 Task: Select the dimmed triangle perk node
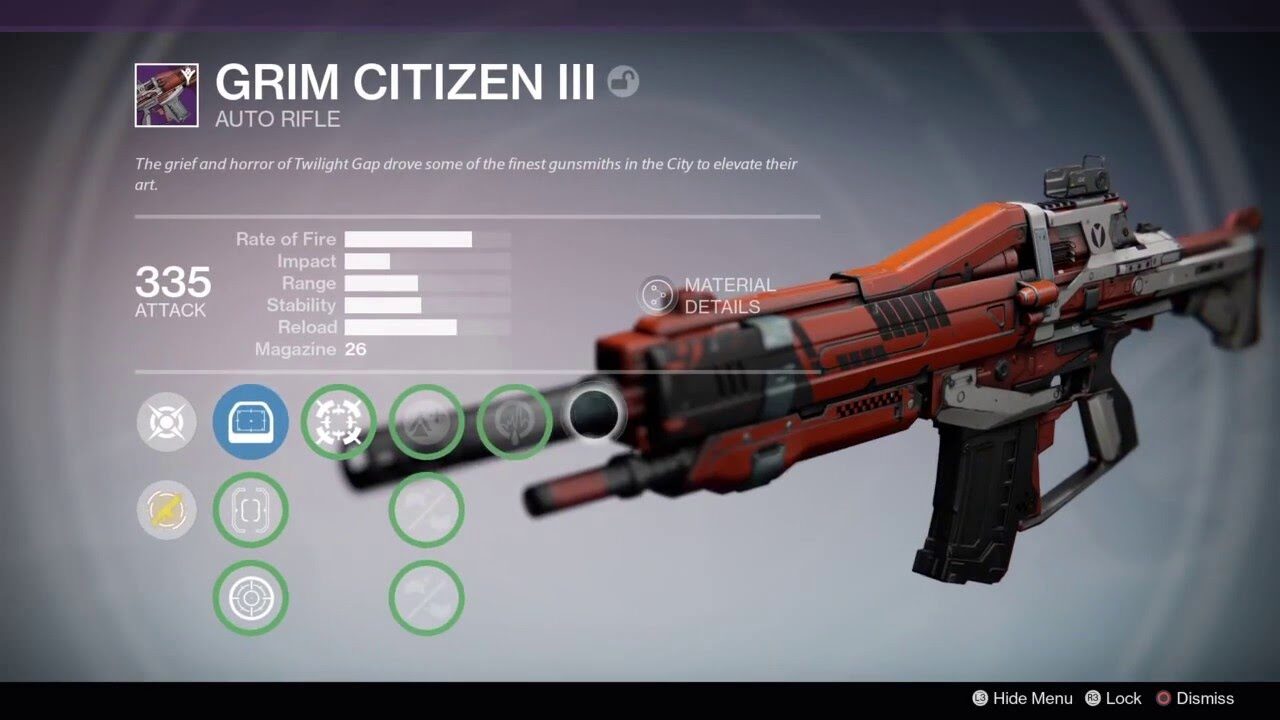coord(427,422)
